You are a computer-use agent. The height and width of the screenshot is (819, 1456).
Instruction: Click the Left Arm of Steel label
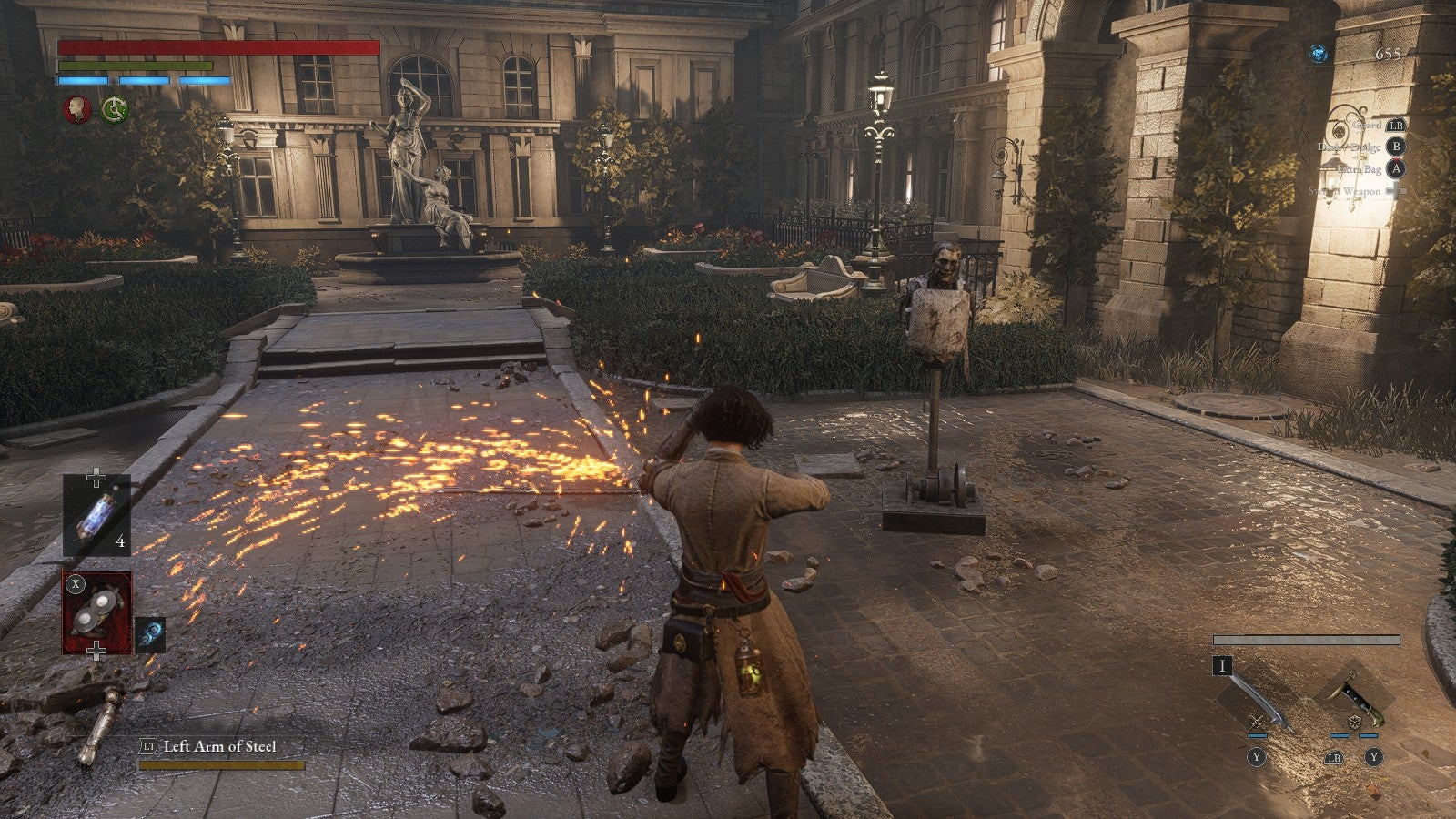tap(219, 746)
